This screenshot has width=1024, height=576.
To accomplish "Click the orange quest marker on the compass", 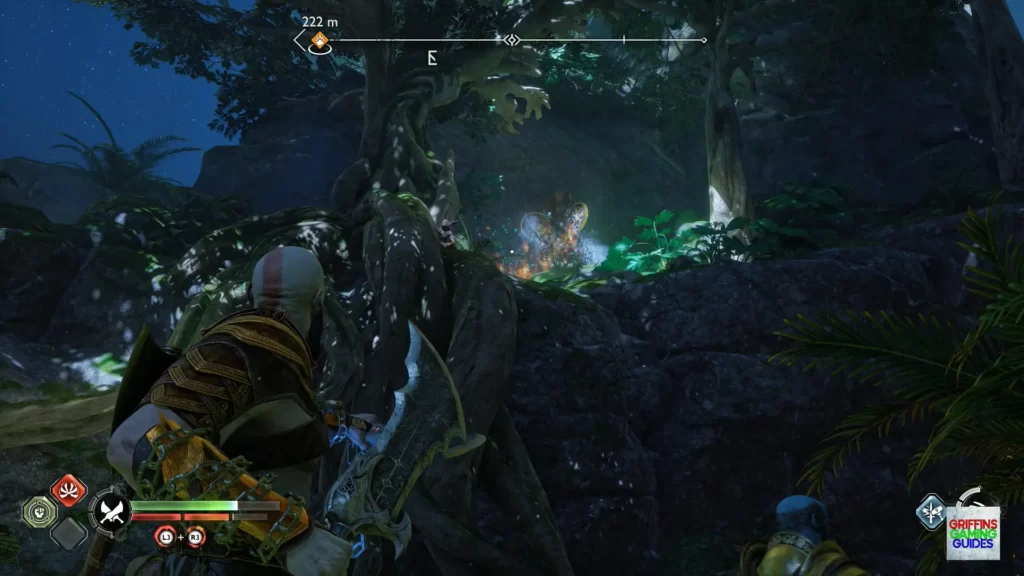I will point(319,41).
